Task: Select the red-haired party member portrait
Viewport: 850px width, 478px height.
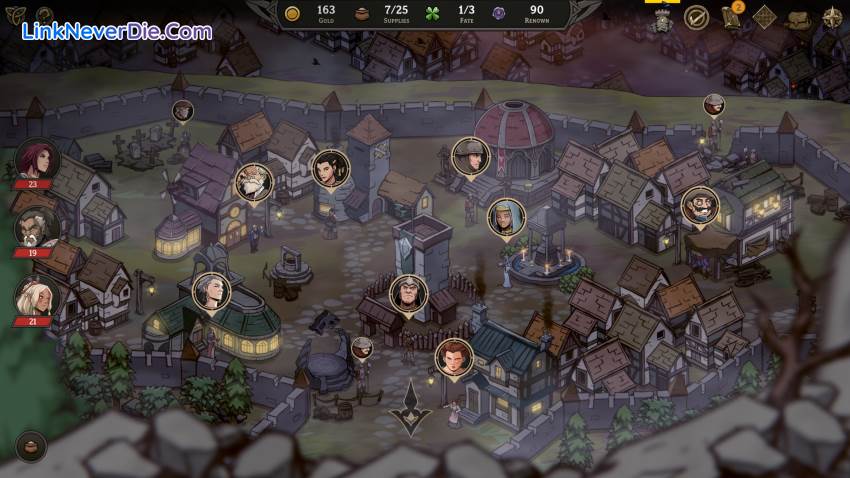Action: (37, 160)
